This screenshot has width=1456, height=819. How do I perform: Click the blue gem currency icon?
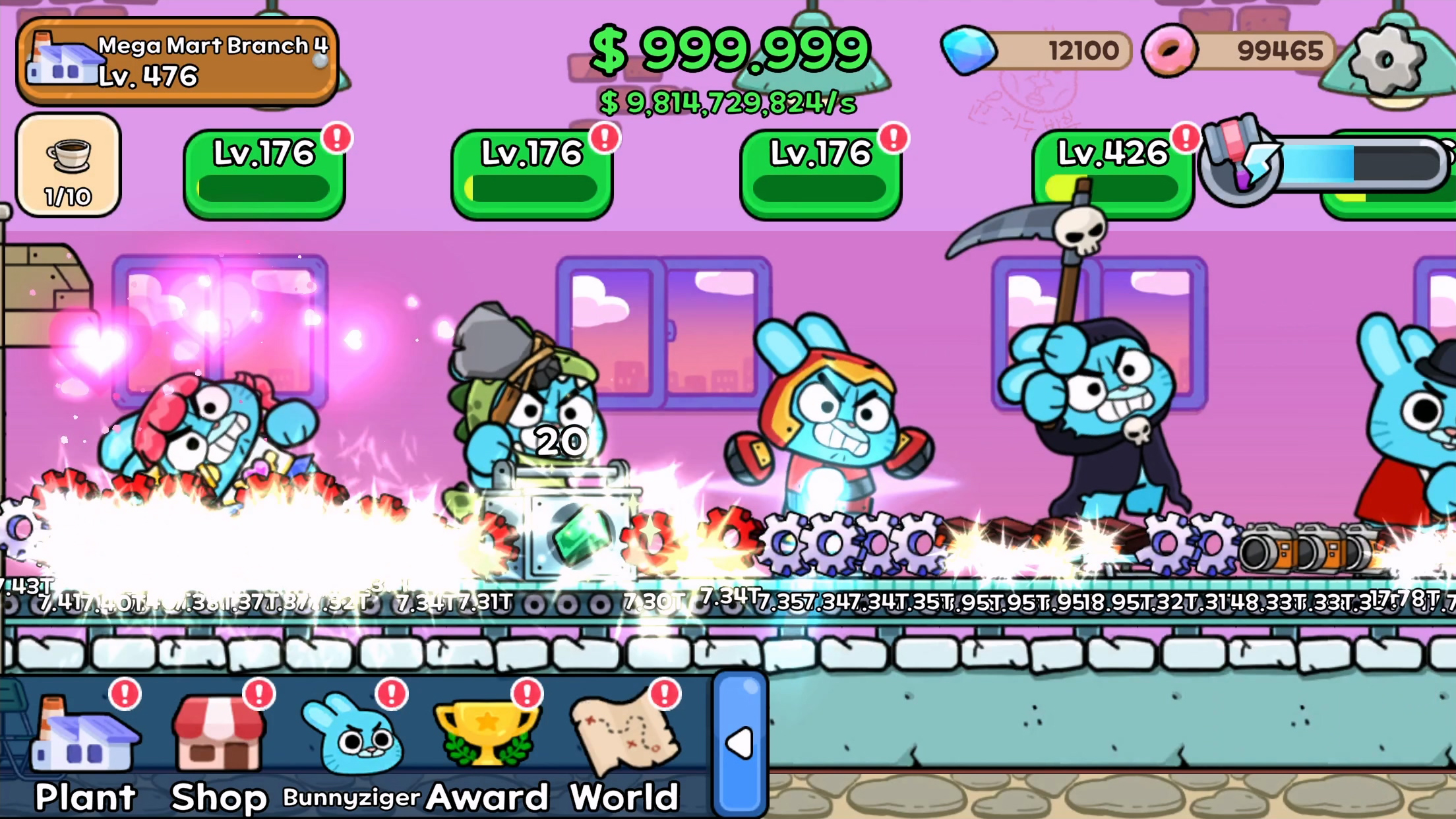[968, 51]
